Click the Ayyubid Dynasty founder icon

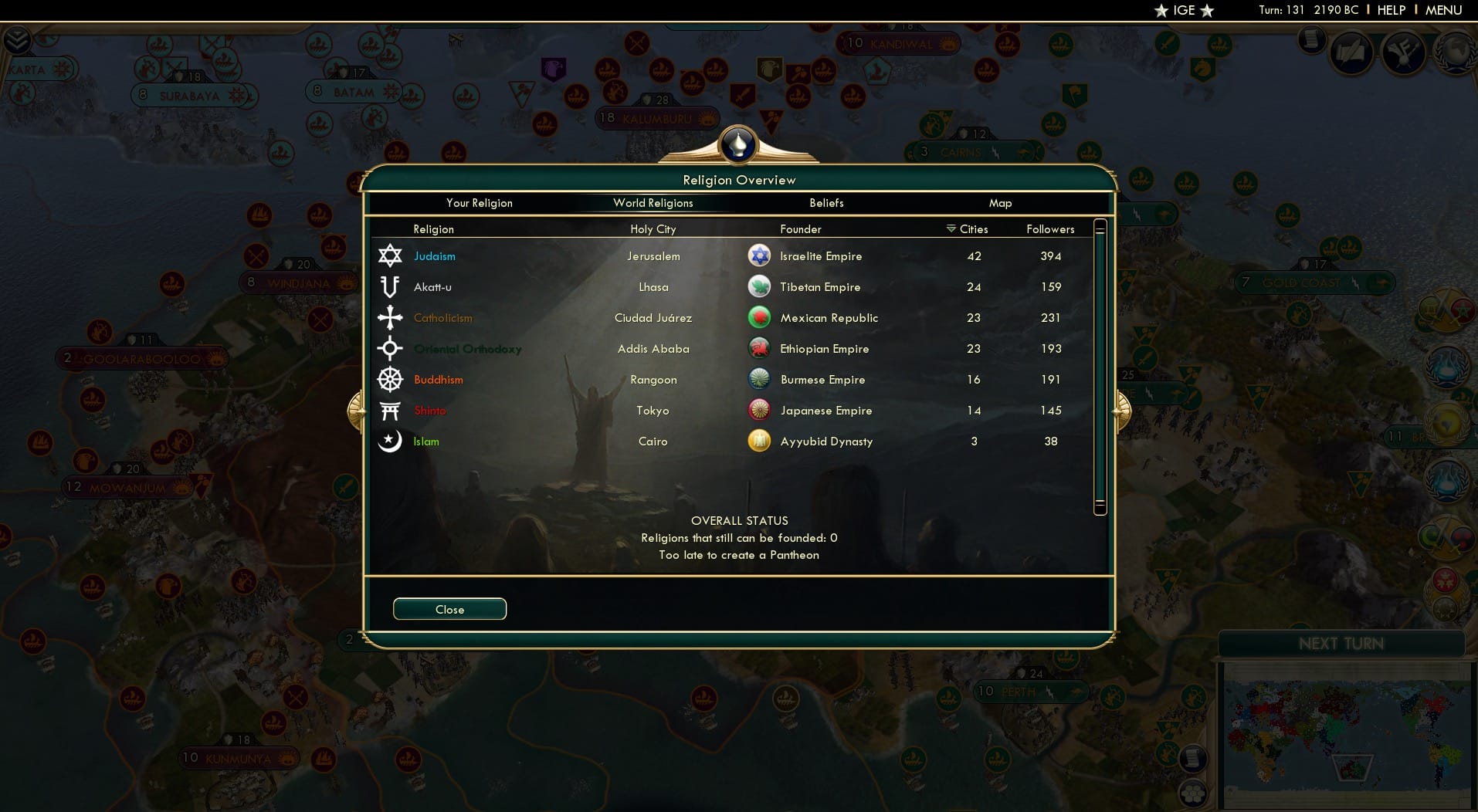pyautogui.click(x=760, y=441)
